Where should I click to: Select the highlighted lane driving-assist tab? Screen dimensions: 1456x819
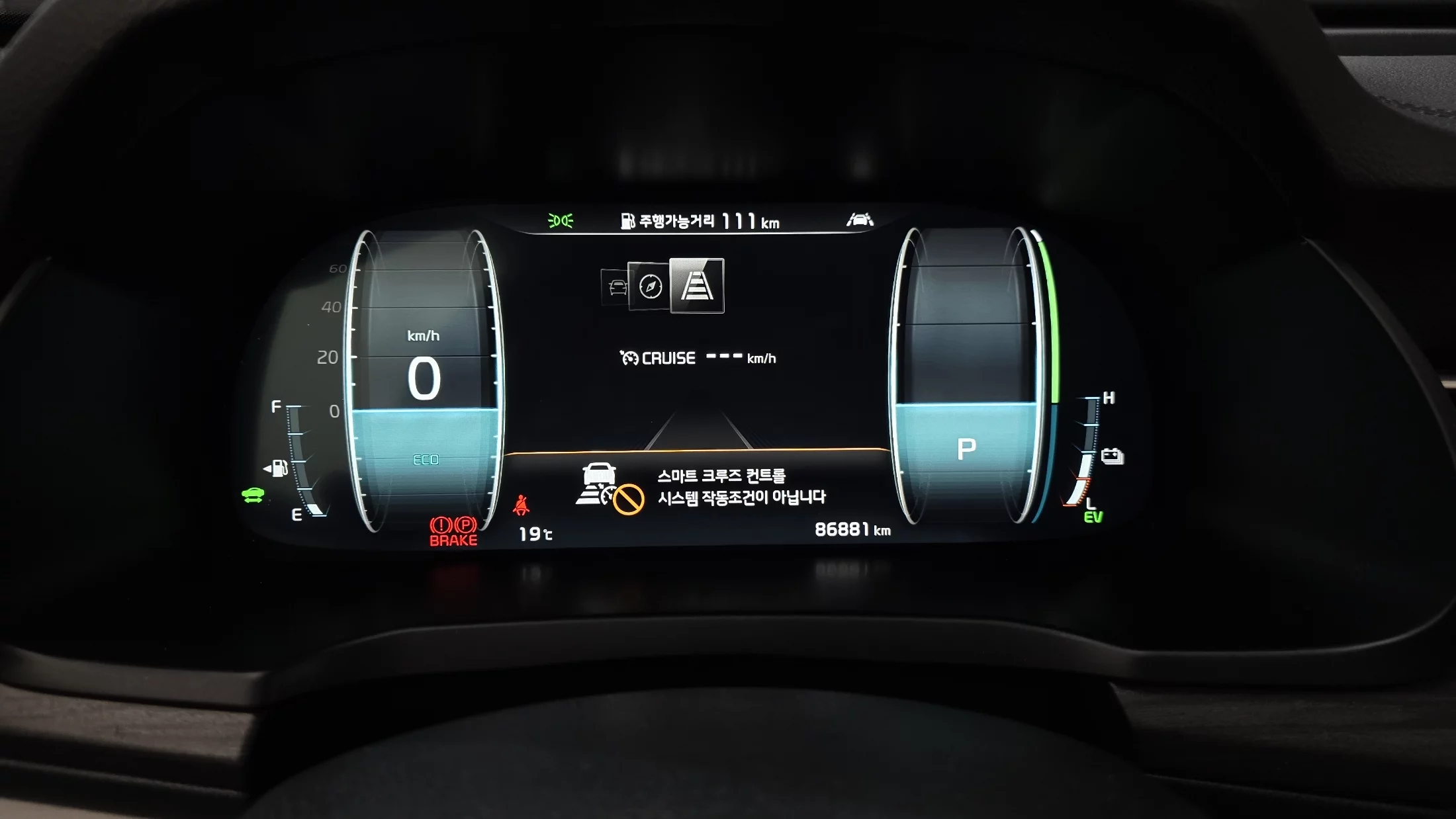click(697, 286)
